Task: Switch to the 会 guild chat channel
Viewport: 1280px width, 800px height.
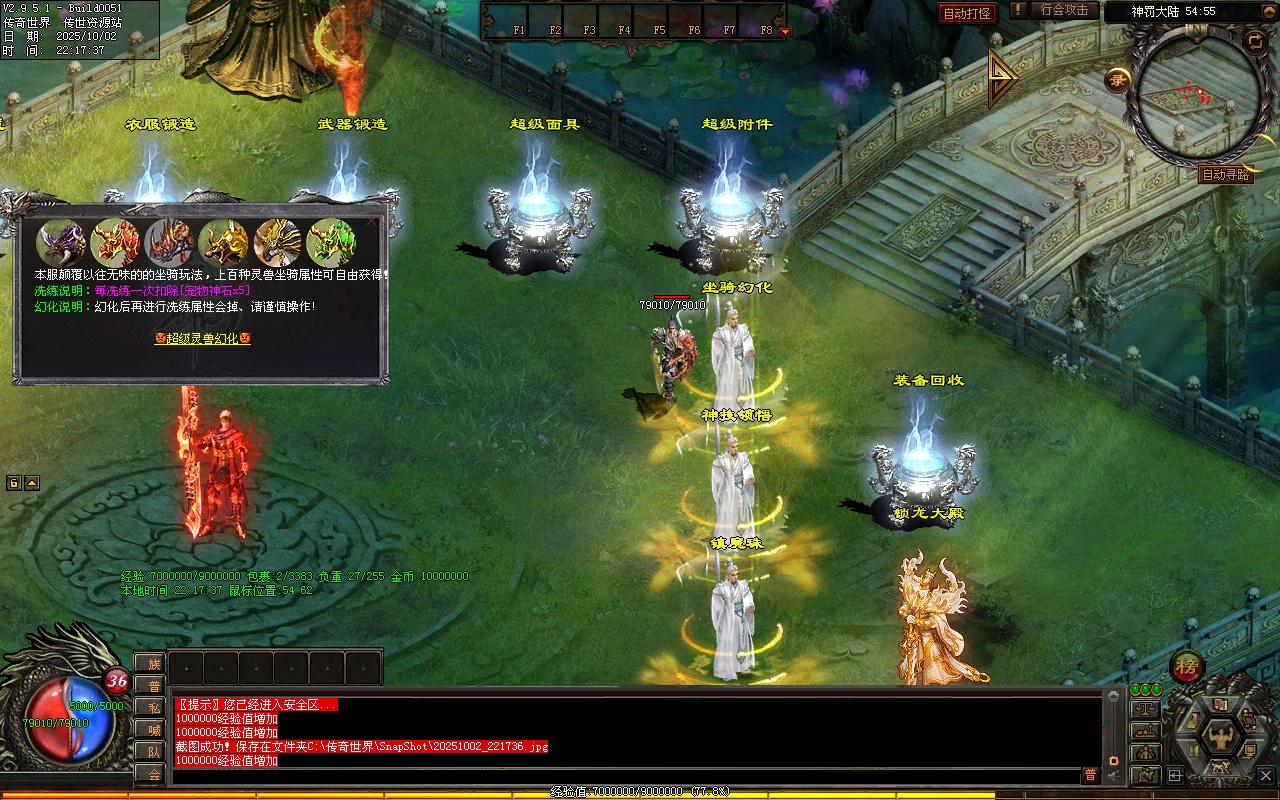Action: pos(153,774)
